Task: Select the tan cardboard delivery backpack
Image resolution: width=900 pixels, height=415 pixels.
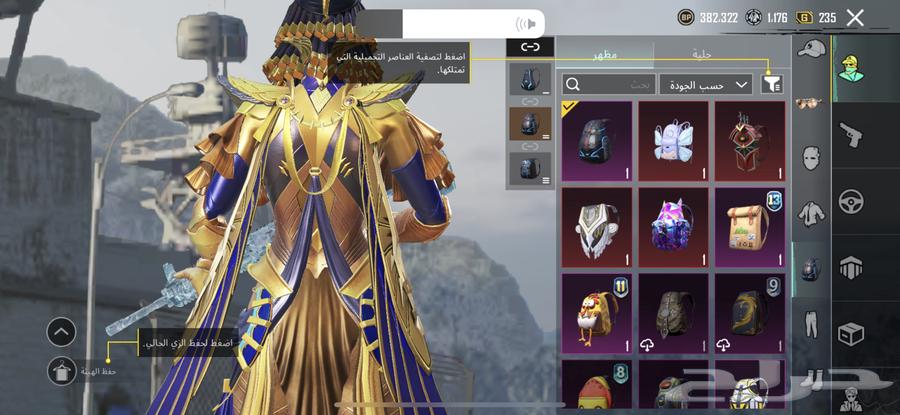Action: pos(750,227)
